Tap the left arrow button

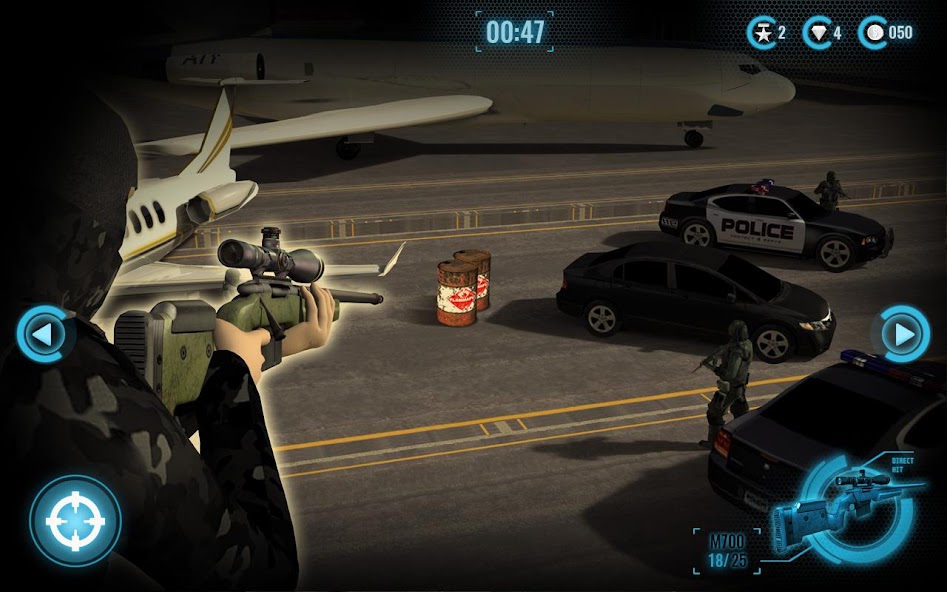click(x=43, y=334)
